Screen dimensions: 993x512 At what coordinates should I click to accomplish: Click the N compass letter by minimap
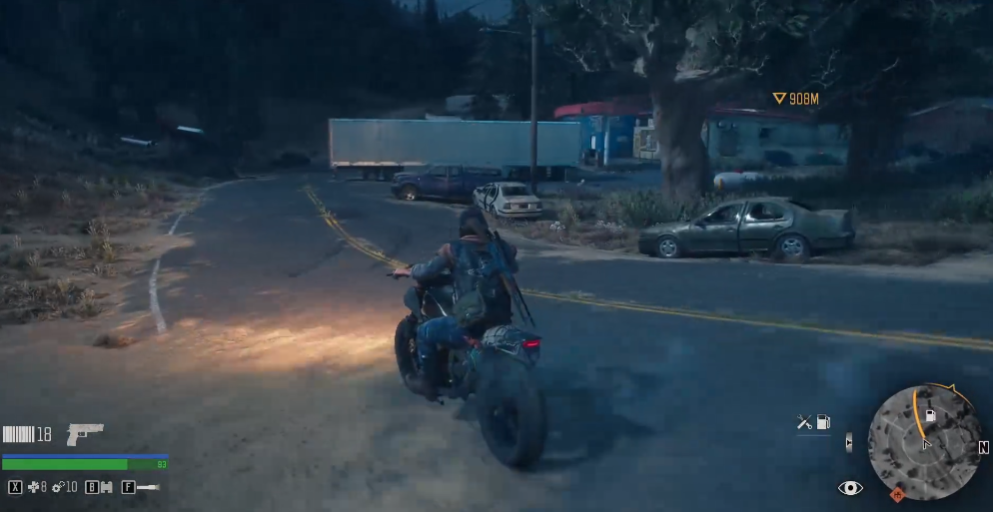(983, 447)
